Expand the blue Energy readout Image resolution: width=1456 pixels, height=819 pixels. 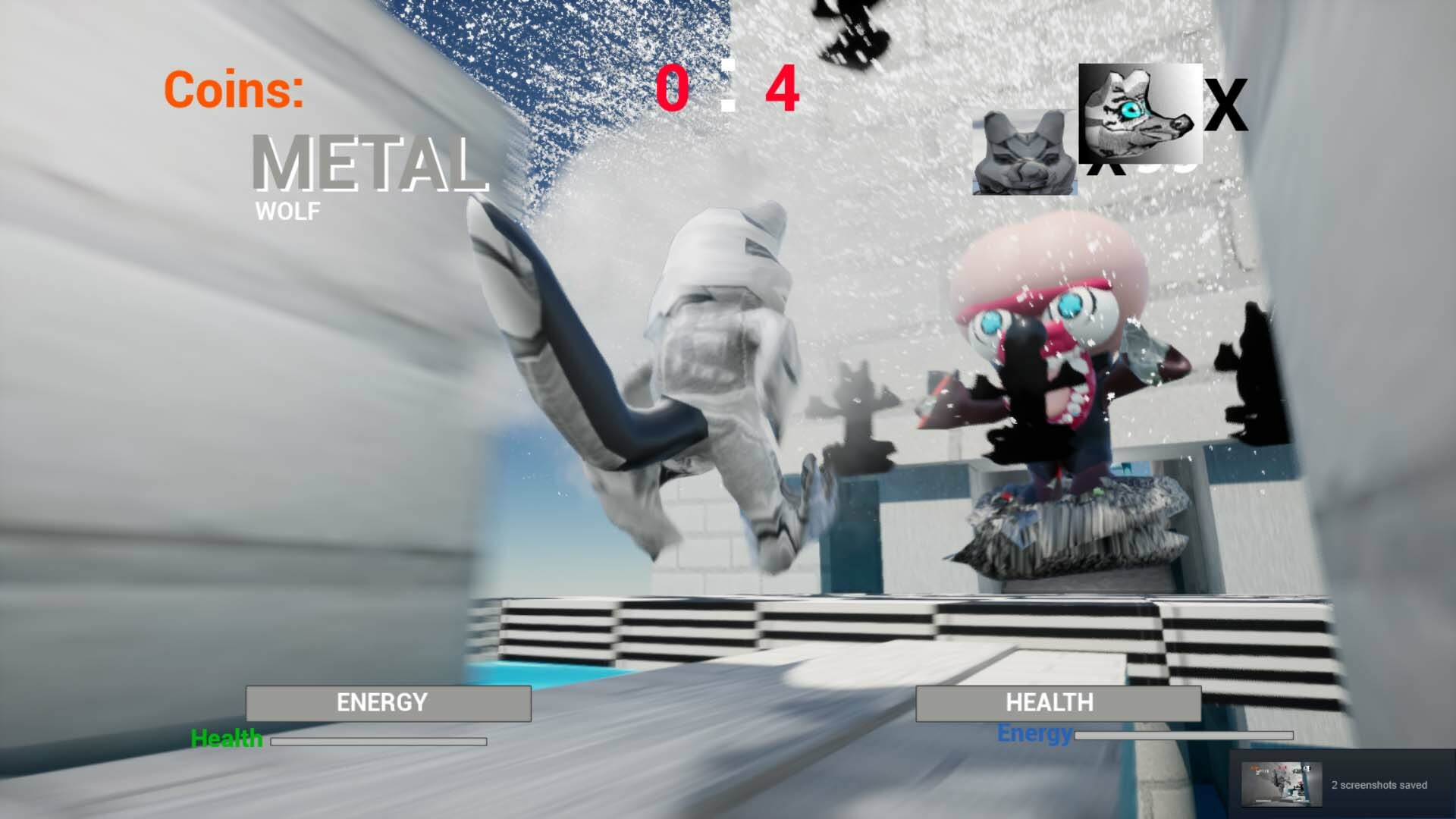(x=1034, y=733)
